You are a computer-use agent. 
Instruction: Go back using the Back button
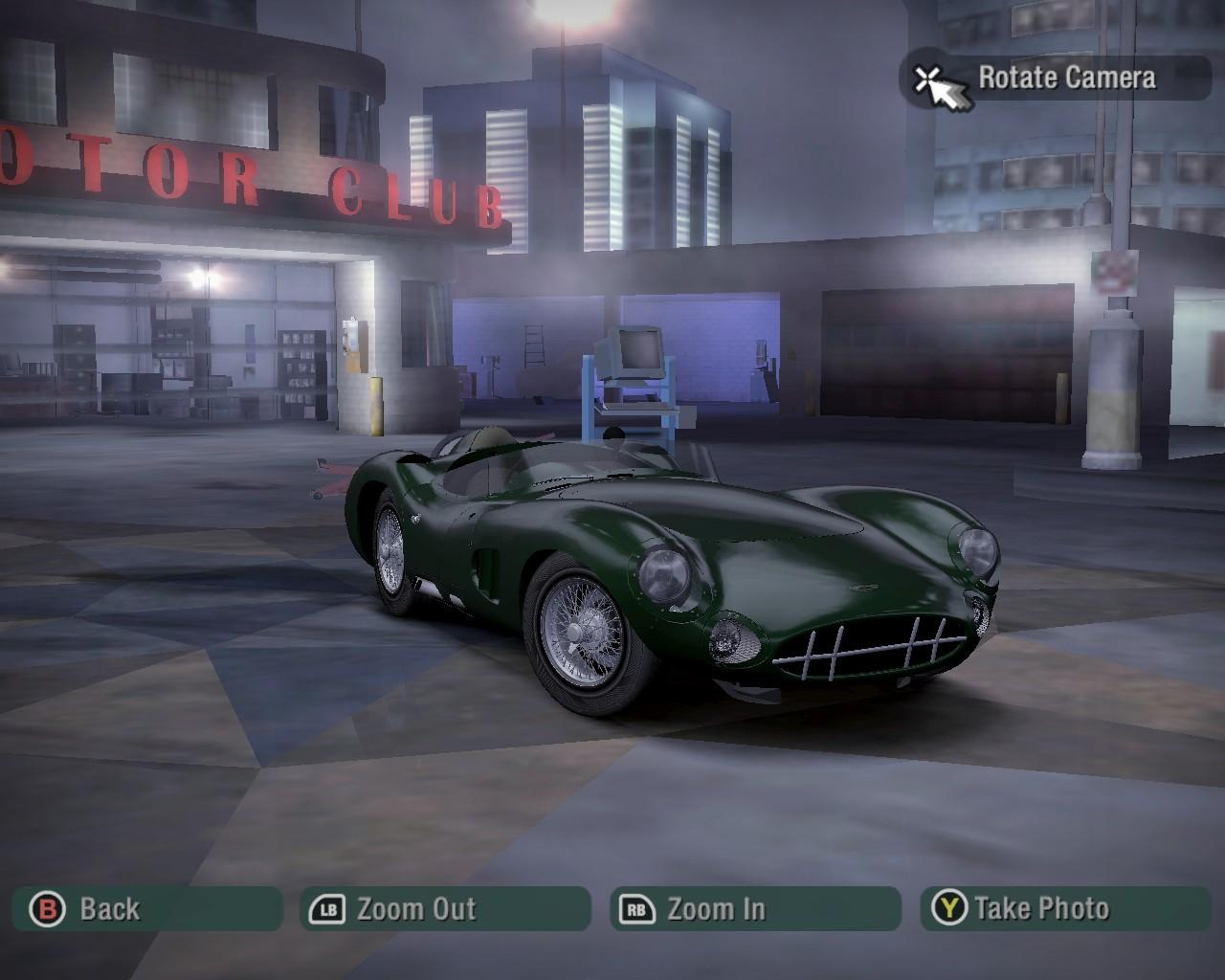tap(146, 908)
